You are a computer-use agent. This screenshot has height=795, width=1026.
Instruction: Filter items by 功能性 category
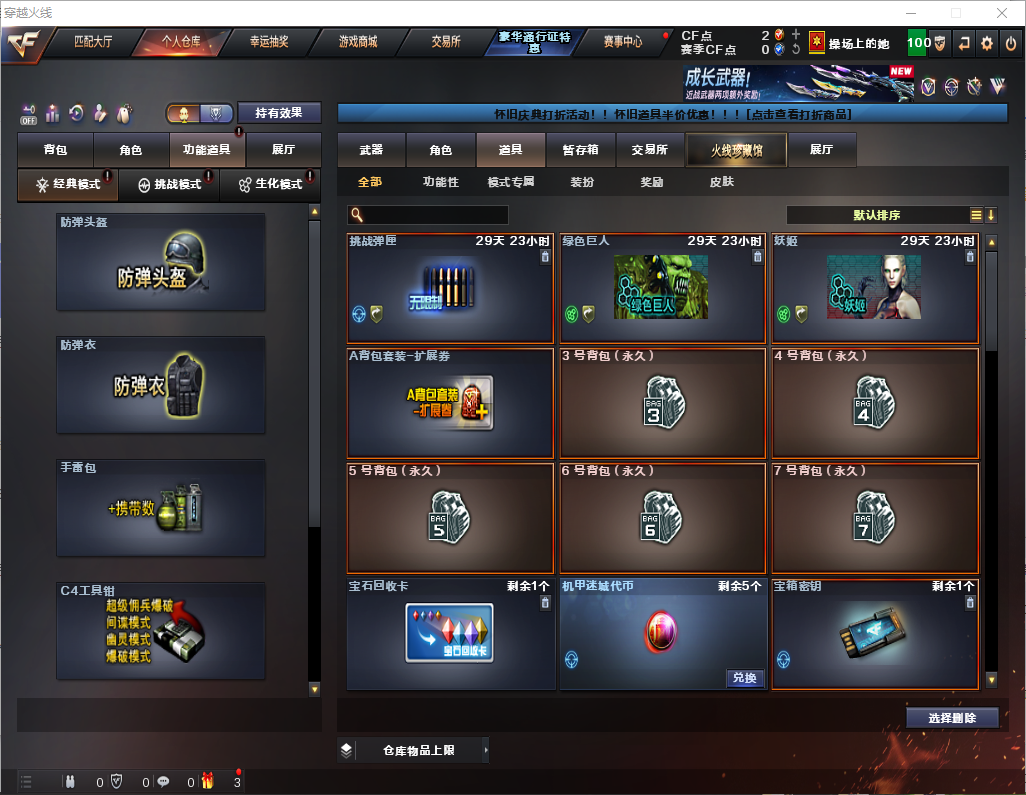[x=440, y=182]
